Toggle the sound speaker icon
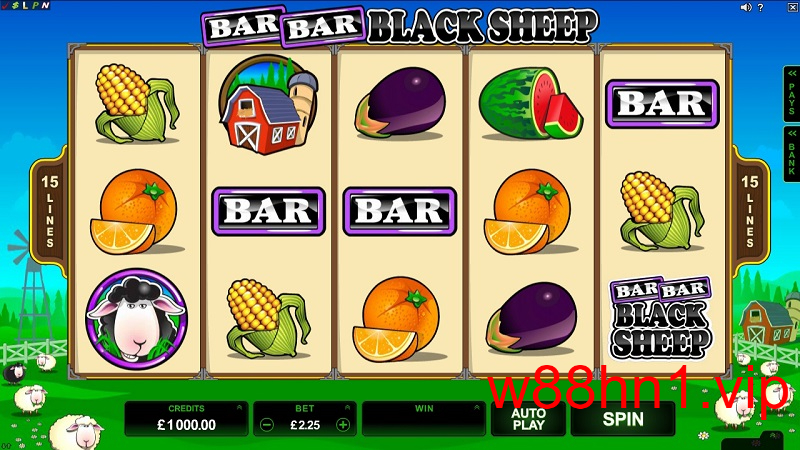 746,7
